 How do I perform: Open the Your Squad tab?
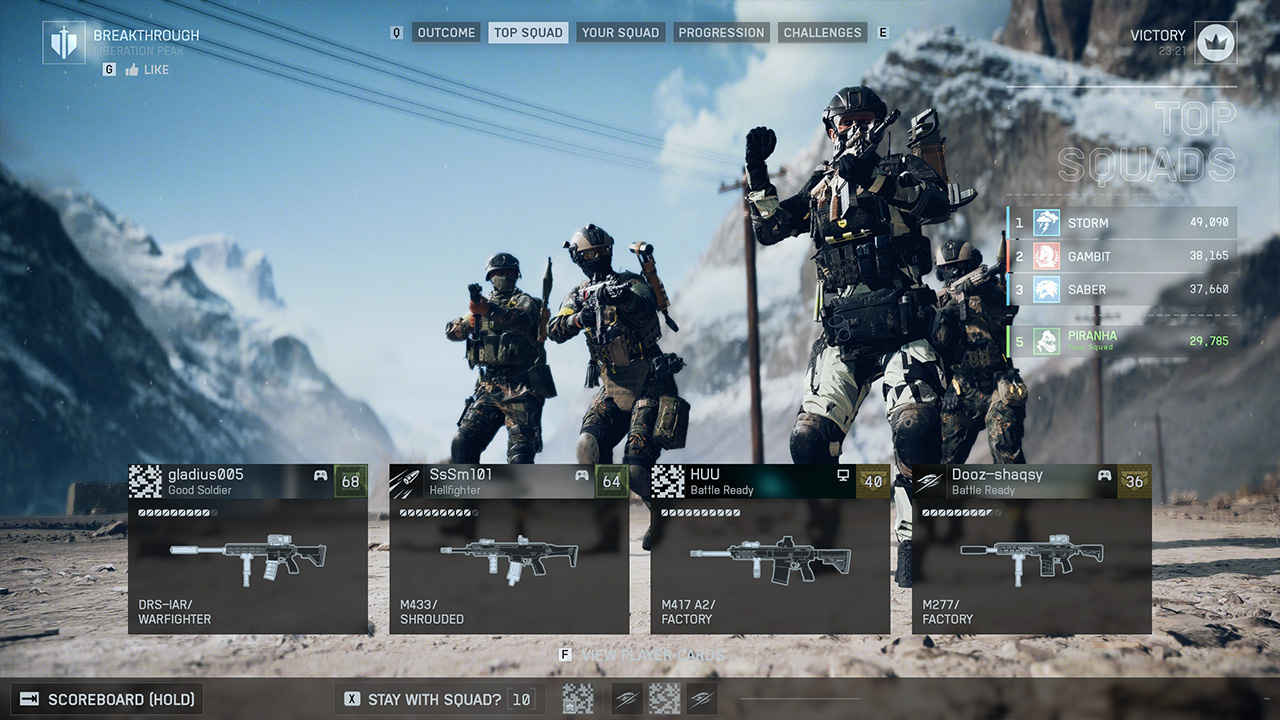tap(620, 33)
